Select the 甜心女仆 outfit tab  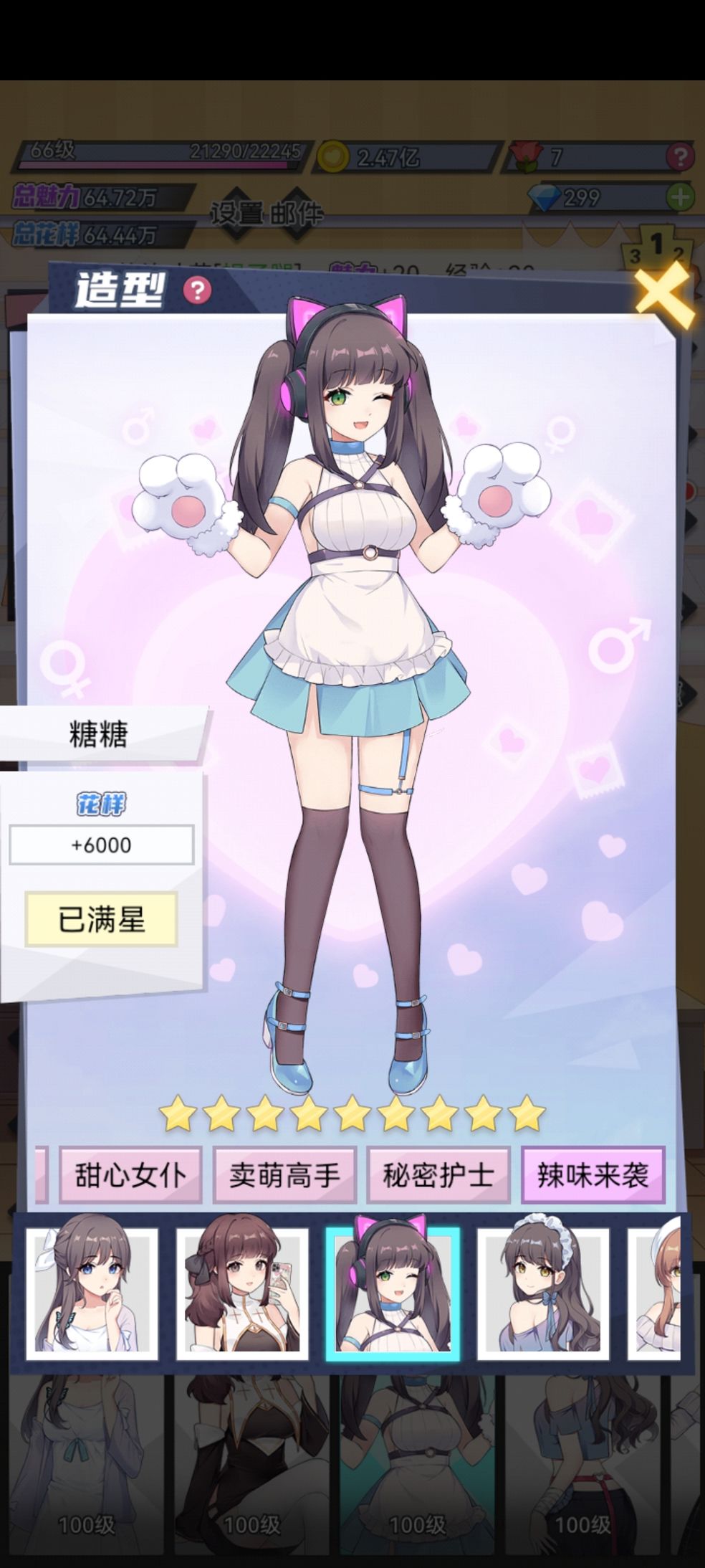click(x=130, y=1175)
